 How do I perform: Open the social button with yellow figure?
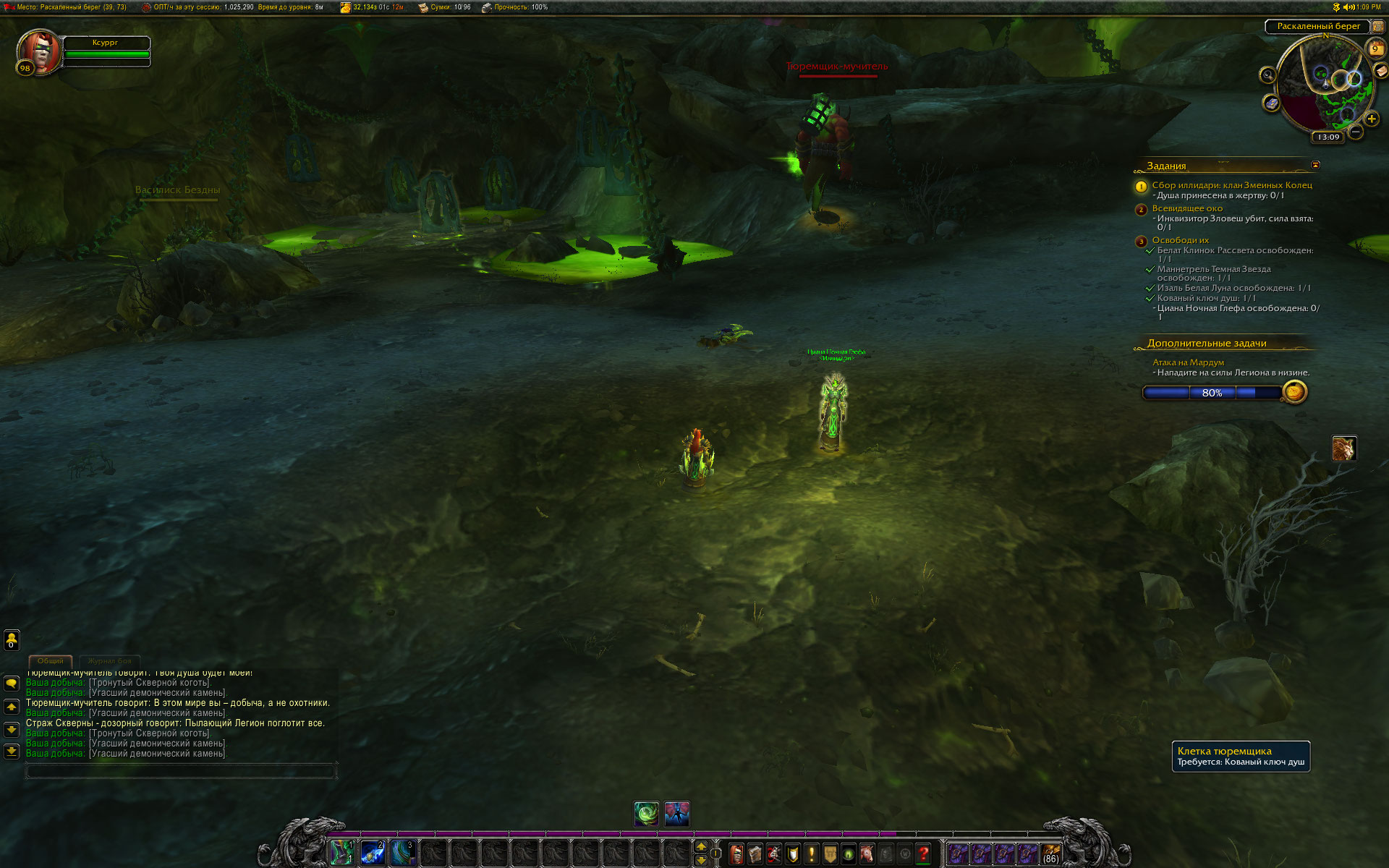coord(12,639)
